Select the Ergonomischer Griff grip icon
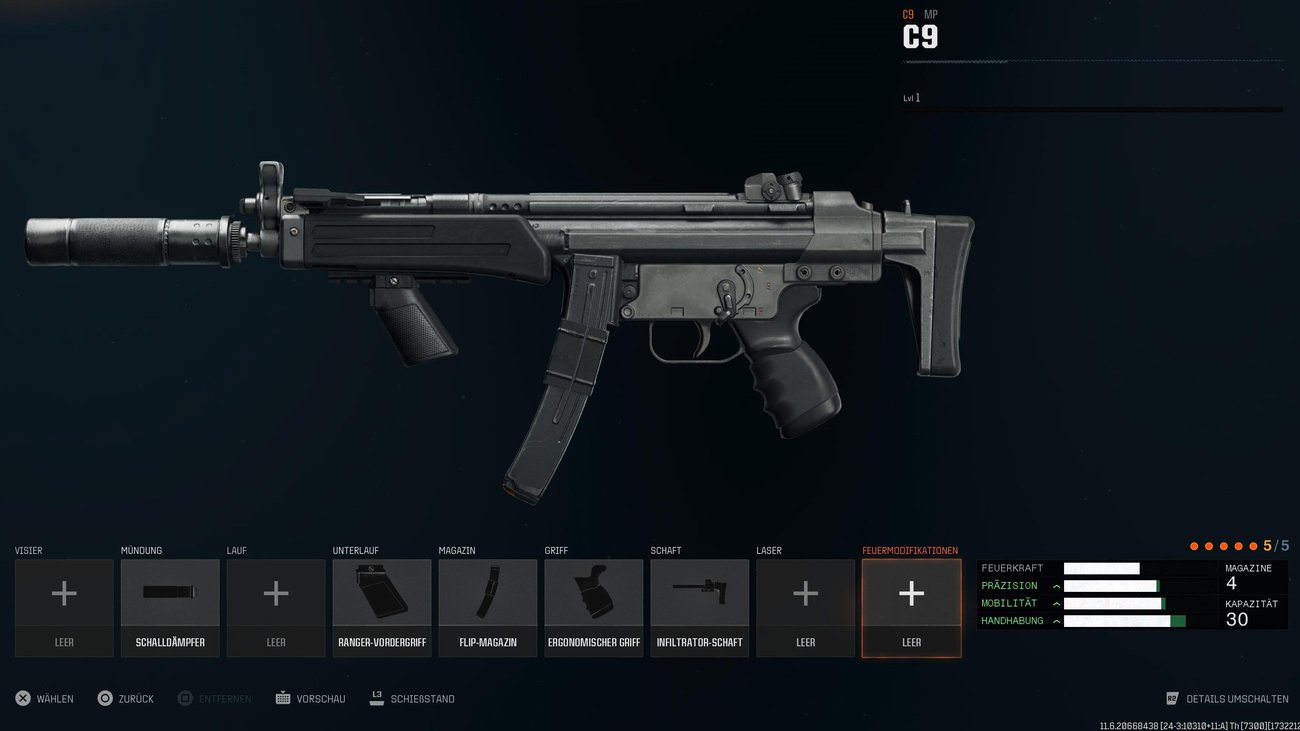This screenshot has width=1300, height=731. point(594,593)
